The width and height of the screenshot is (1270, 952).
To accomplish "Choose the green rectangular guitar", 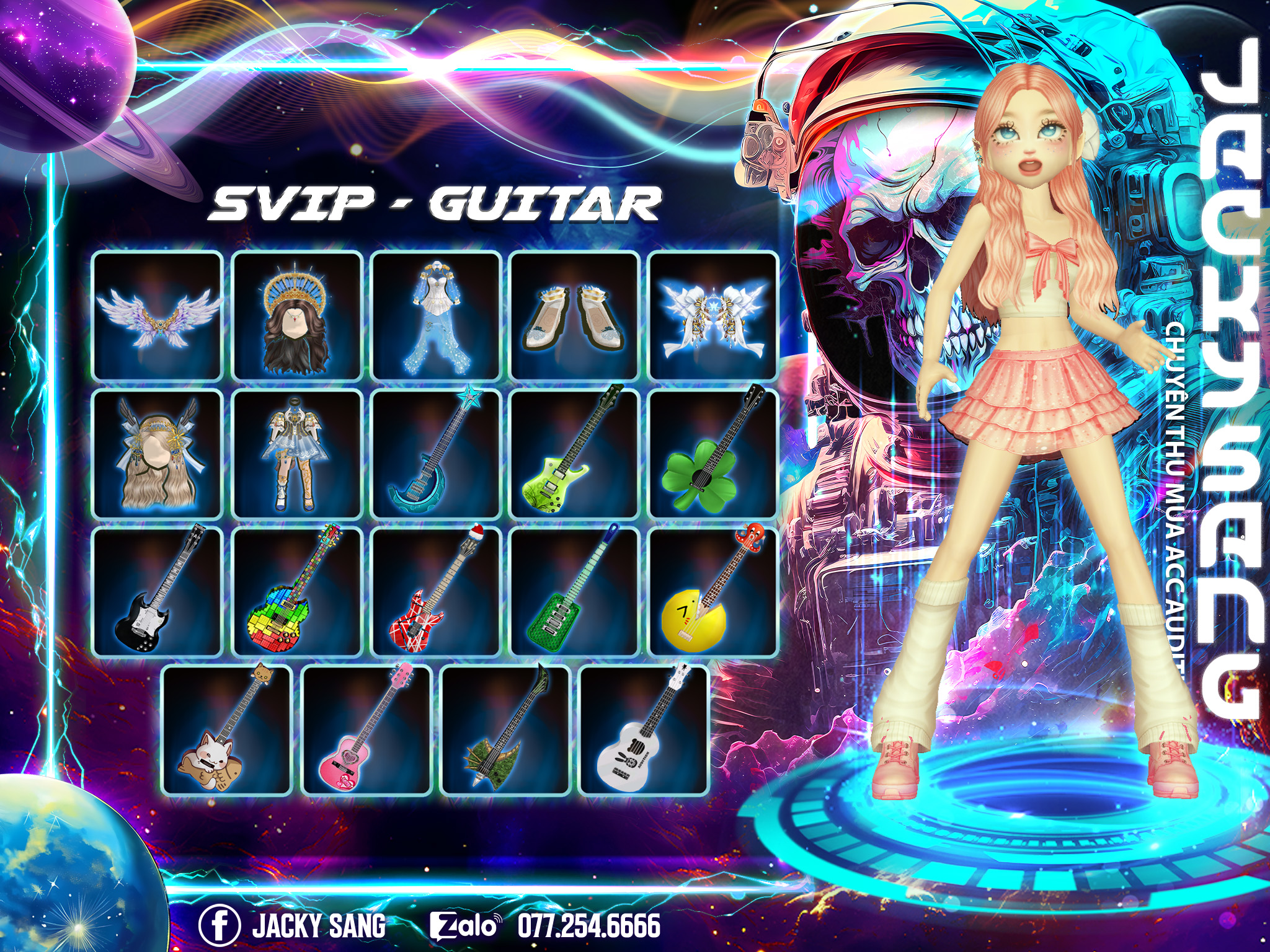I will 574,592.
